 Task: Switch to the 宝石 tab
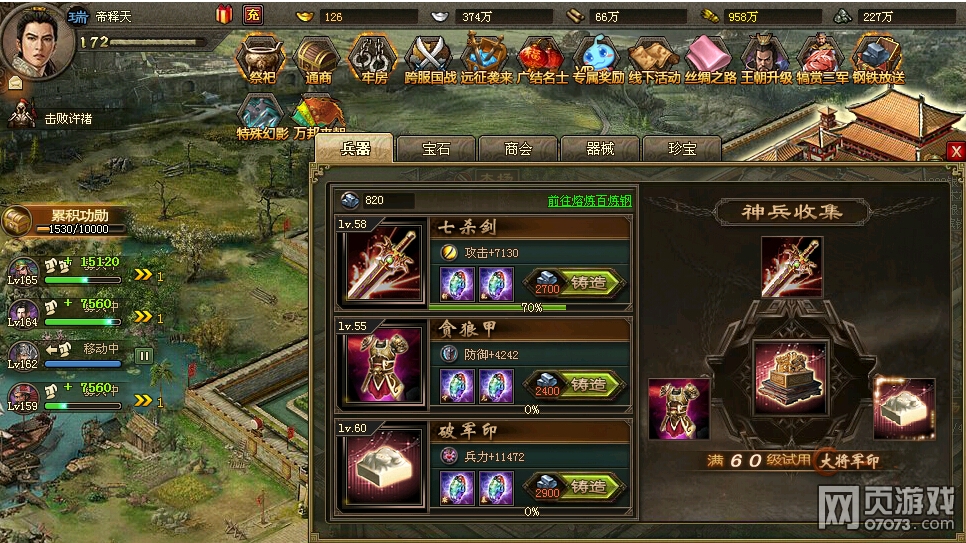(x=437, y=149)
